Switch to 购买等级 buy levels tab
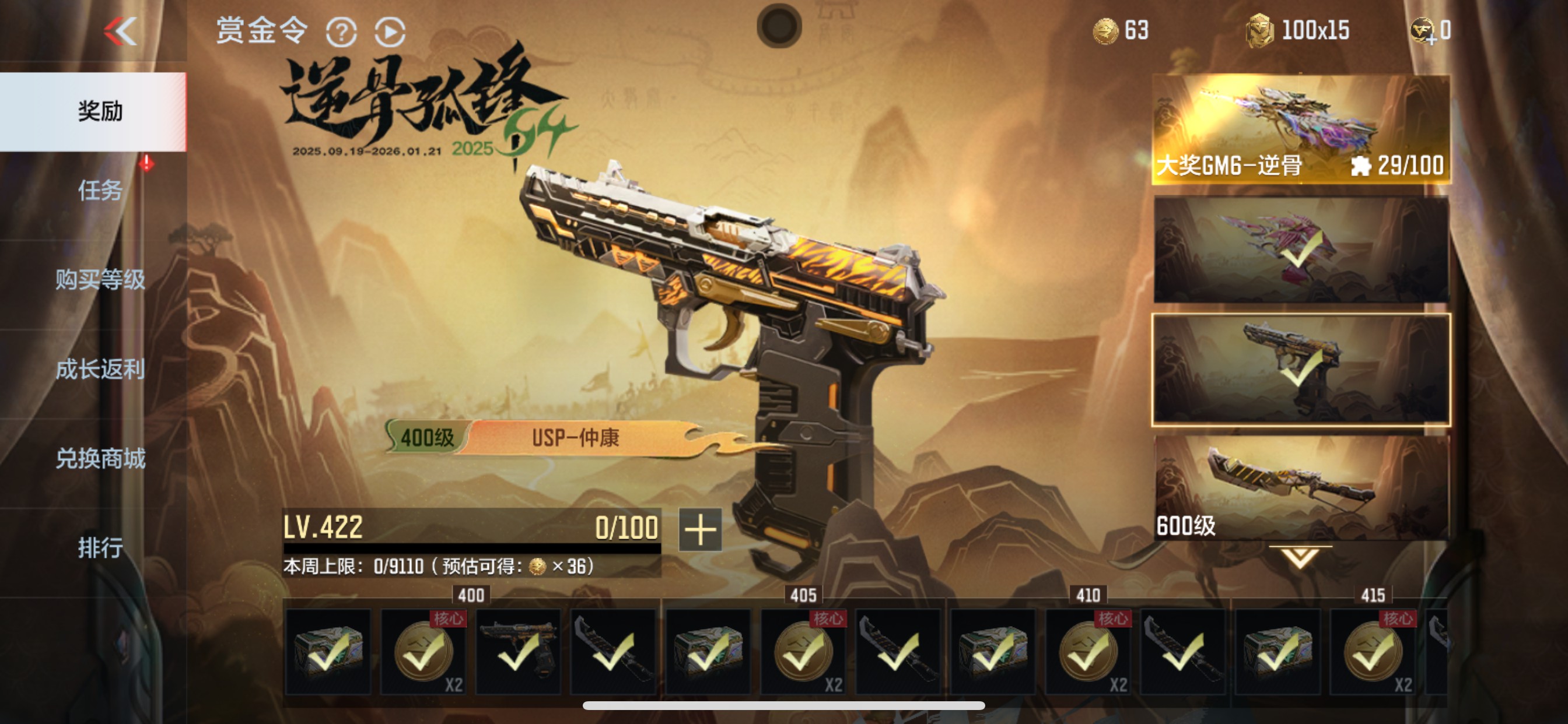Image resolution: width=1568 pixels, height=724 pixels. tap(100, 280)
